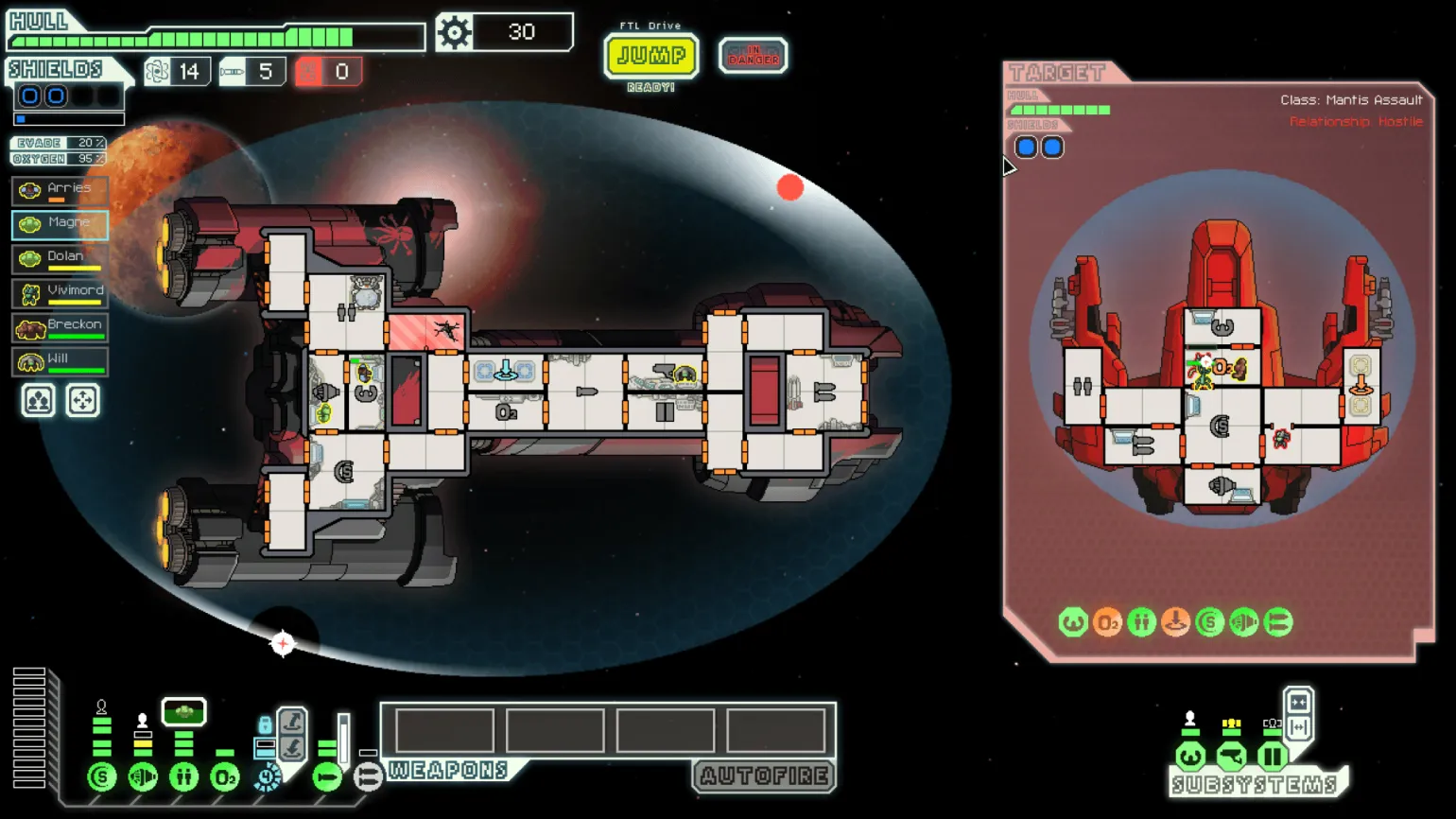
Task: Click the return crew to stations button
Action: 82,400
